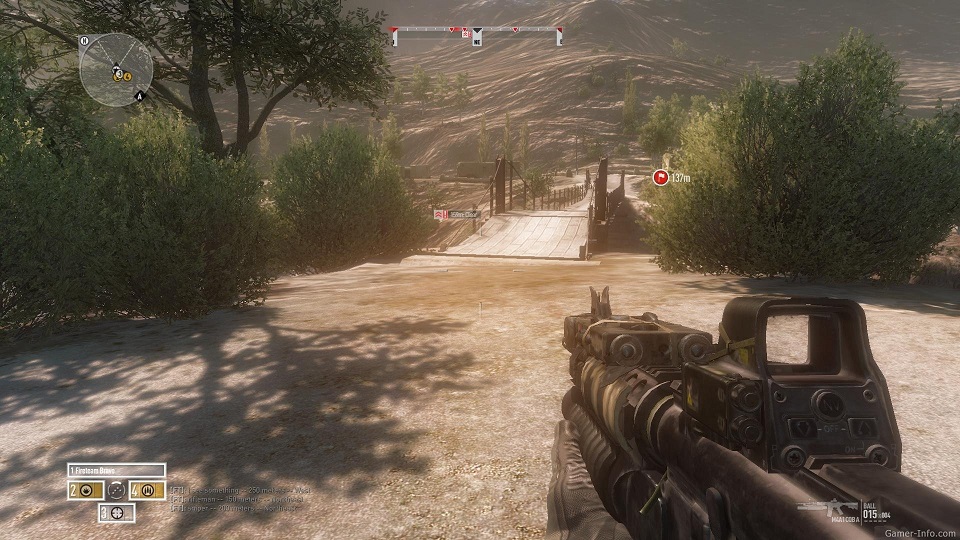This screenshot has height=540, width=960.
Task: Click the circular minimap radar
Action: point(115,69)
